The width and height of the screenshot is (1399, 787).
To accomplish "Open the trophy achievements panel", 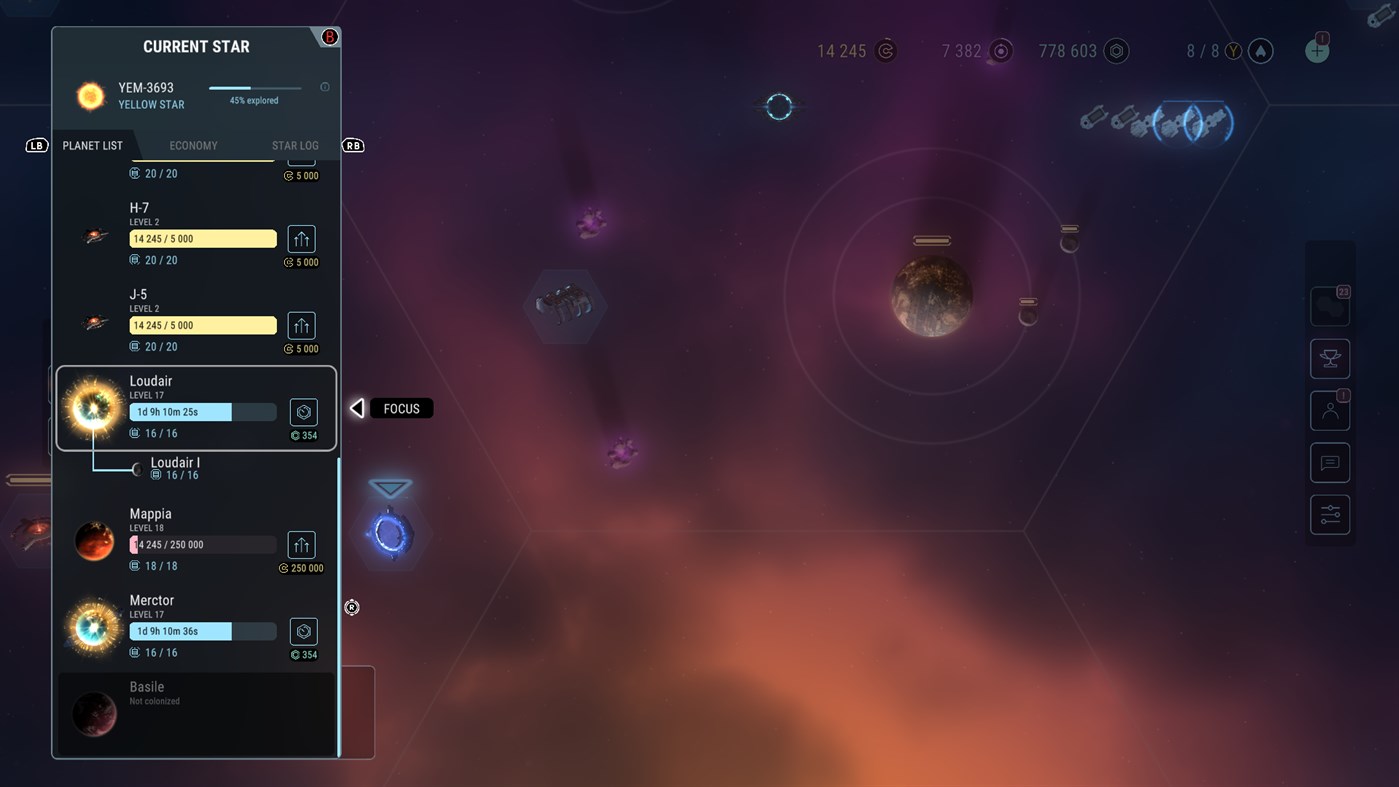I will [1329, 358].
